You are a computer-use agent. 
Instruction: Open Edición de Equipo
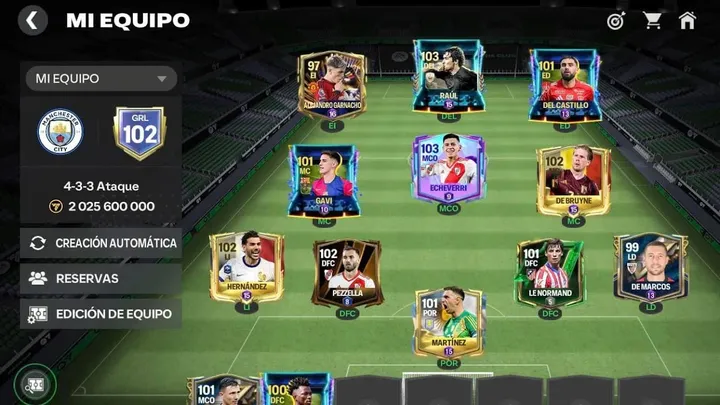point(101,314)
